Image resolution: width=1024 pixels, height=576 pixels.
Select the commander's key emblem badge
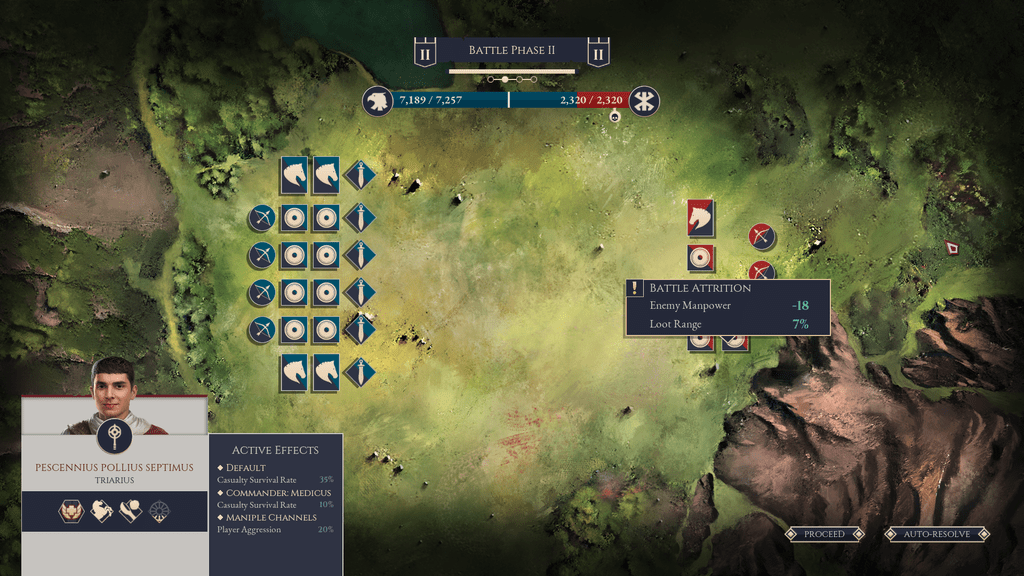pyautogui.click(x=114, y=436)
